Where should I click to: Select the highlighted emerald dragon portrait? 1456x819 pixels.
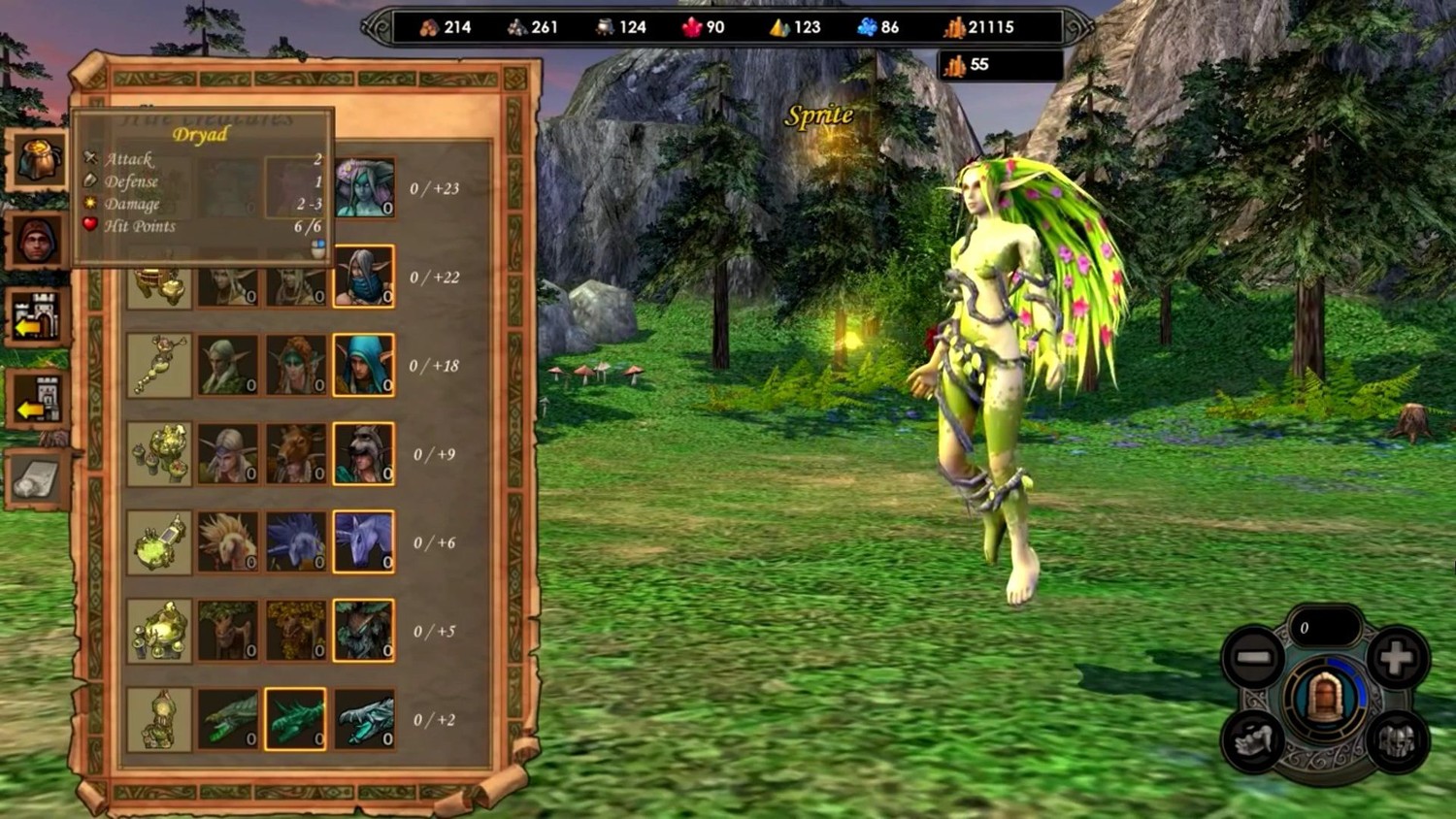tap(296, 719)
